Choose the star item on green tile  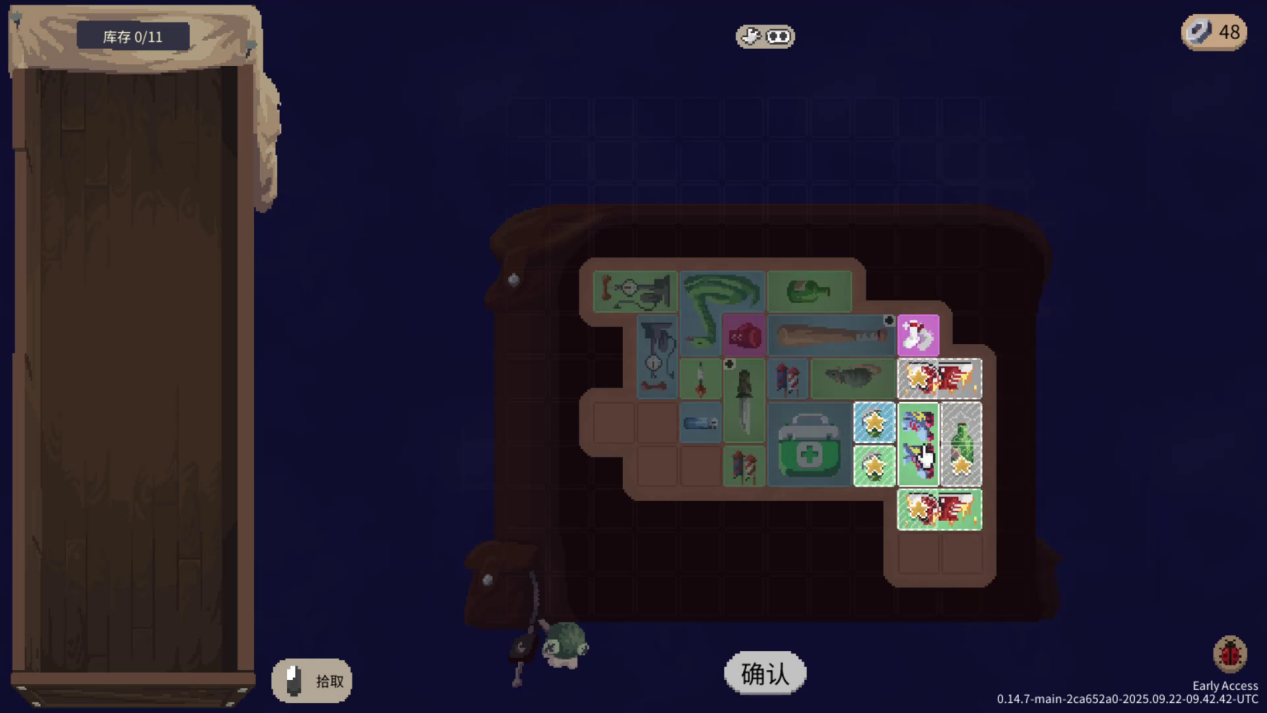coord(874,467)
